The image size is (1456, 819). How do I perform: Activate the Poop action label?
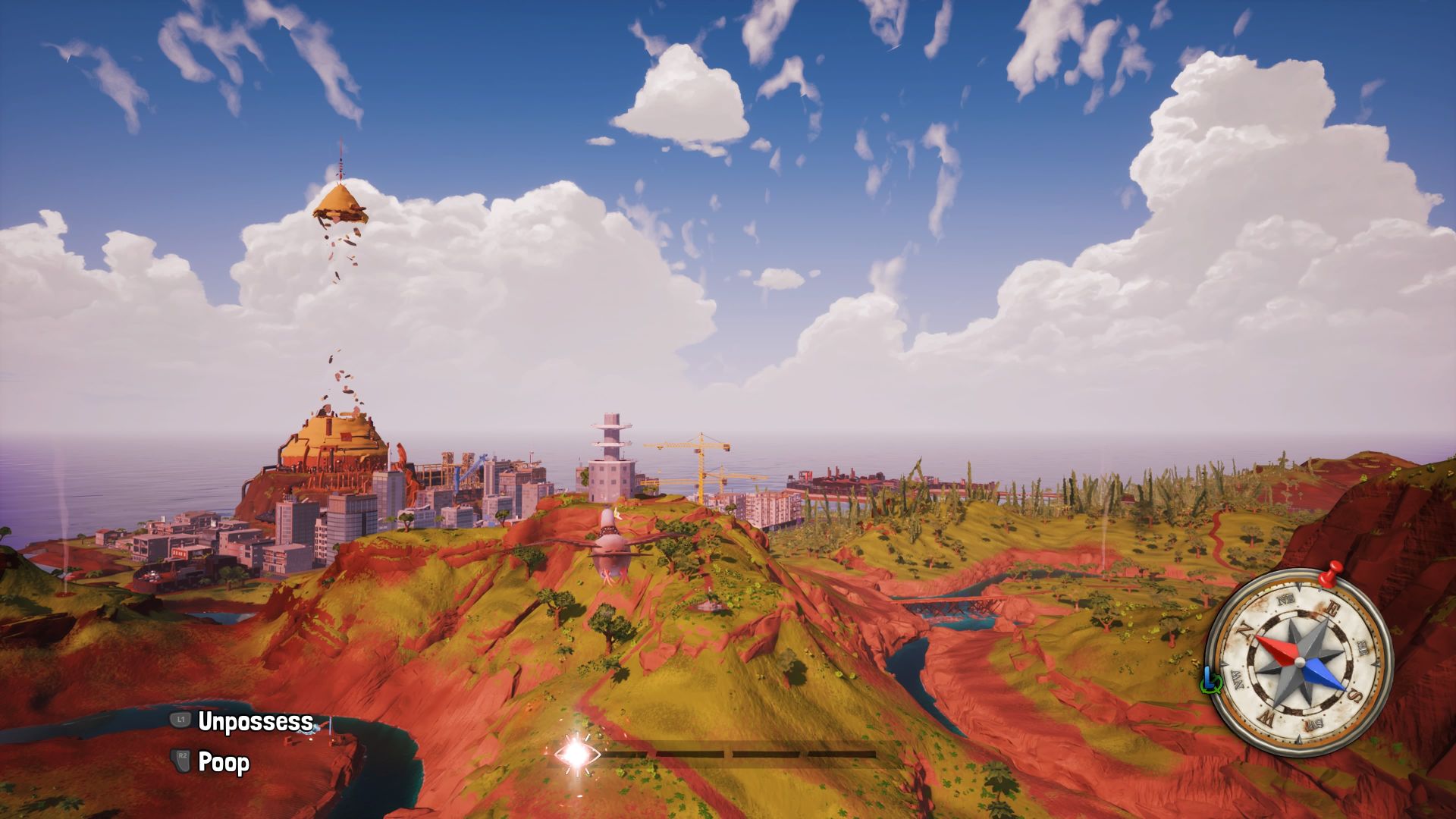tap(224, 762)
